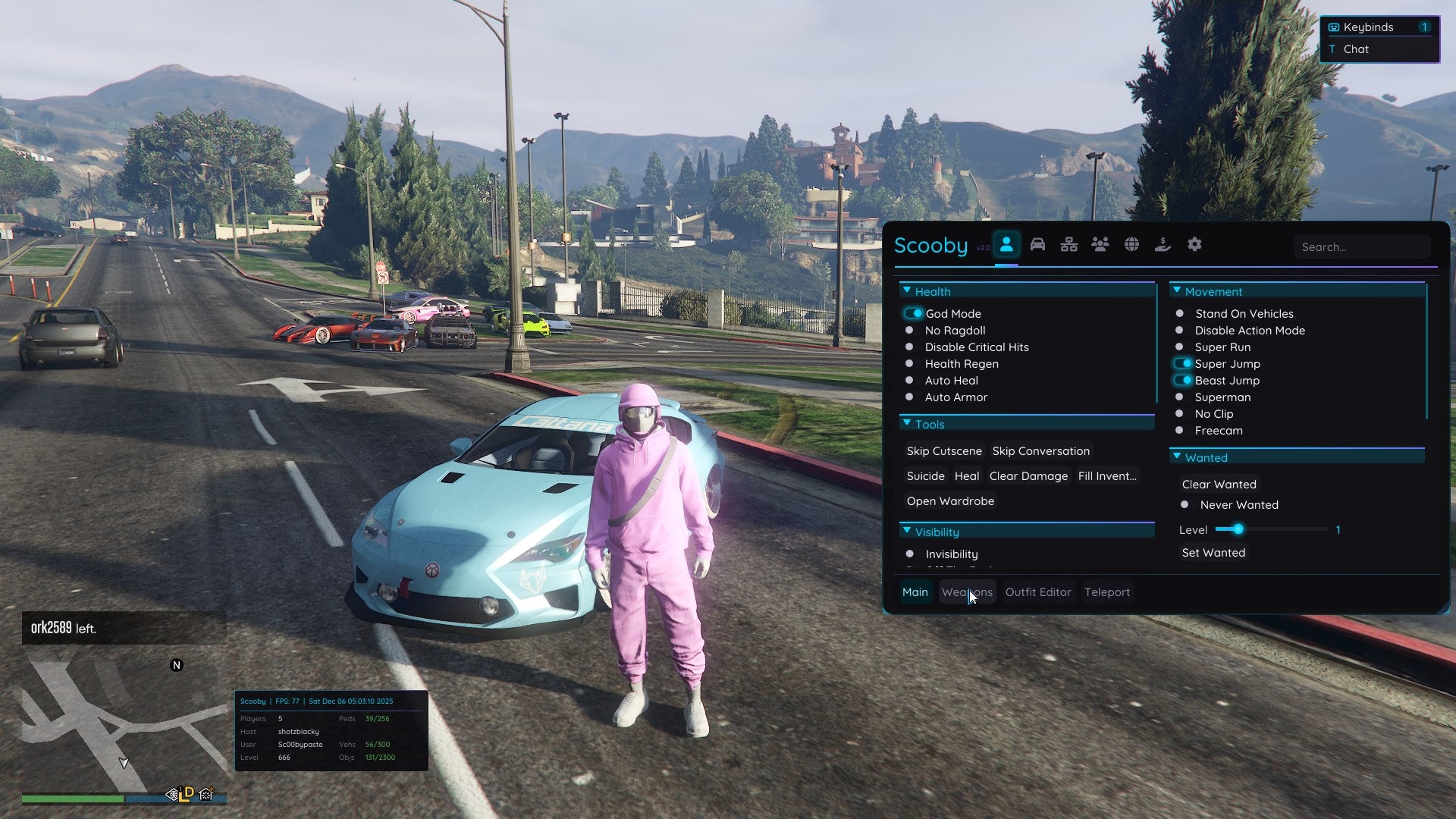
Task: Open the Outfit Editor tab
Action: [x=1038, y=591]
